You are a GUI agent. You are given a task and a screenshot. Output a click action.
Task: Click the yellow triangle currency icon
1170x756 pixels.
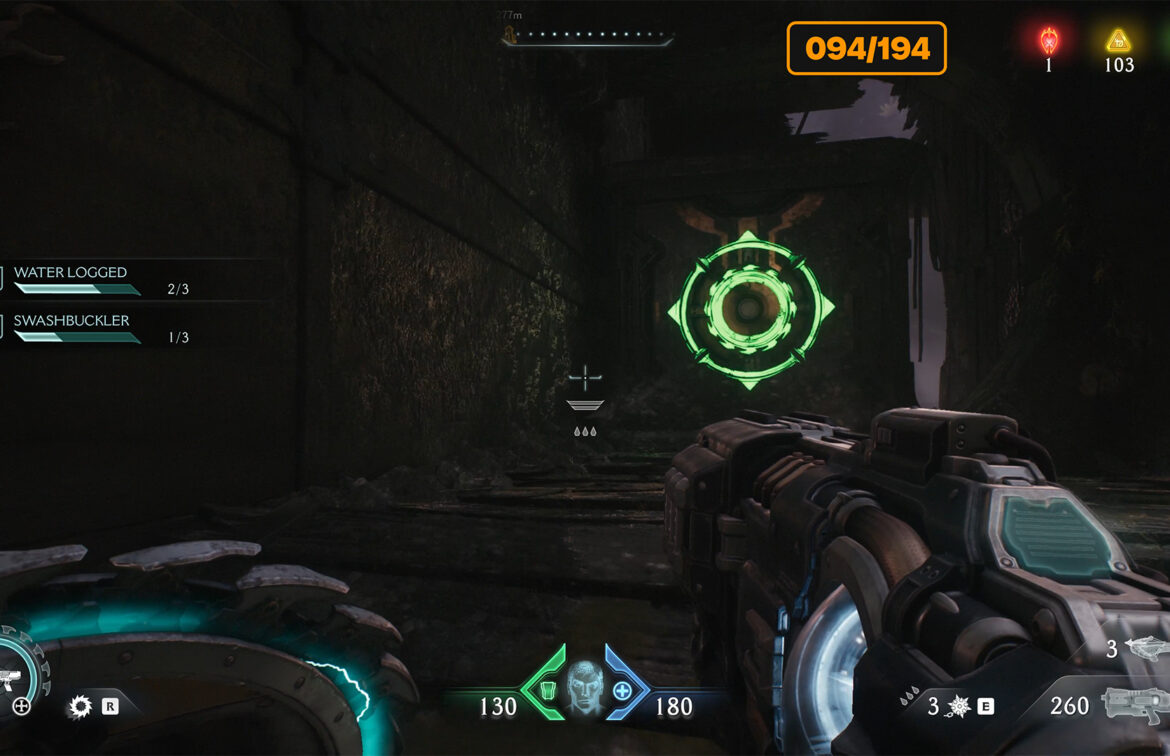1118,41
